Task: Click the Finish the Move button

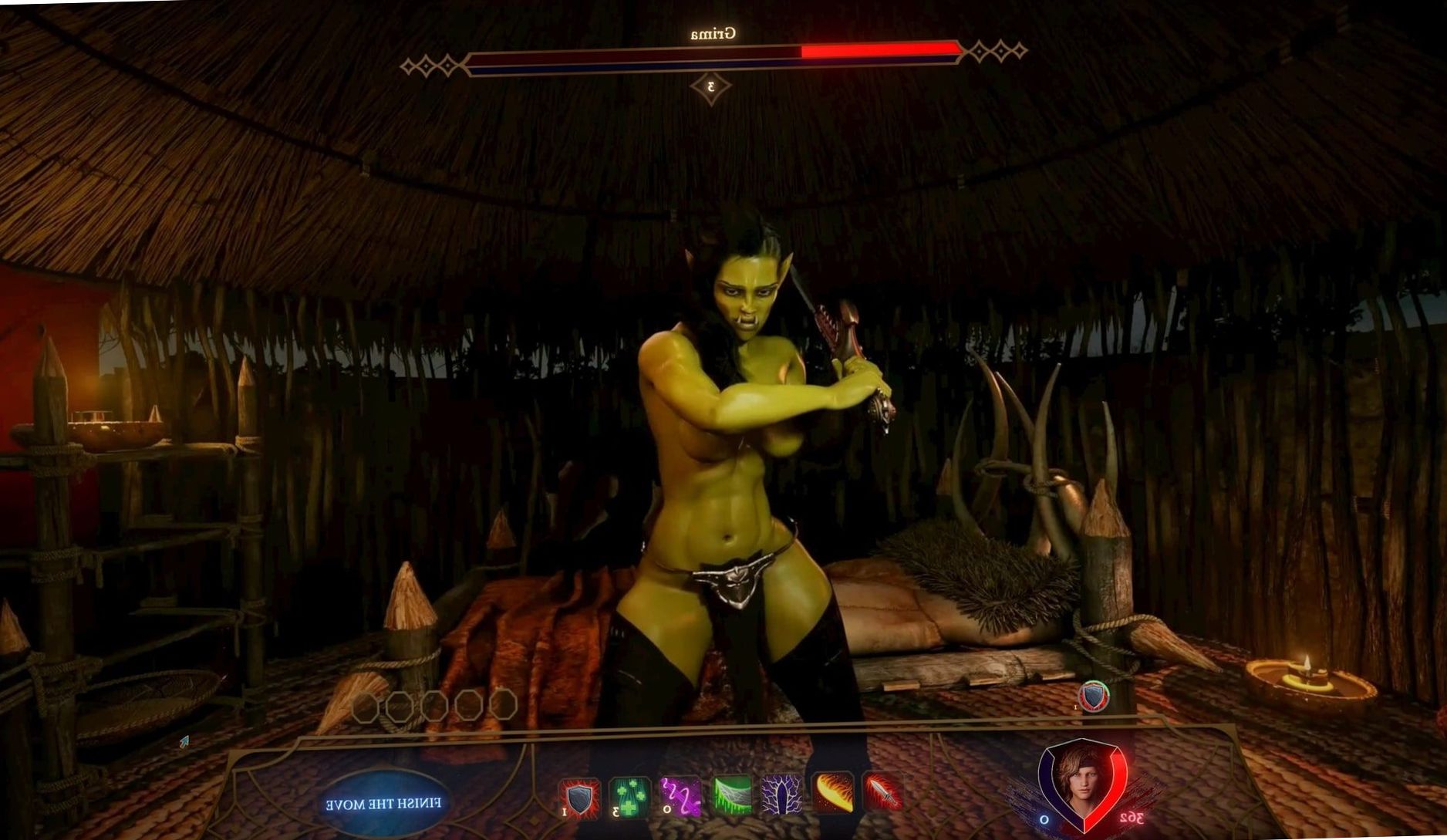Action: (x=383, y=804)
